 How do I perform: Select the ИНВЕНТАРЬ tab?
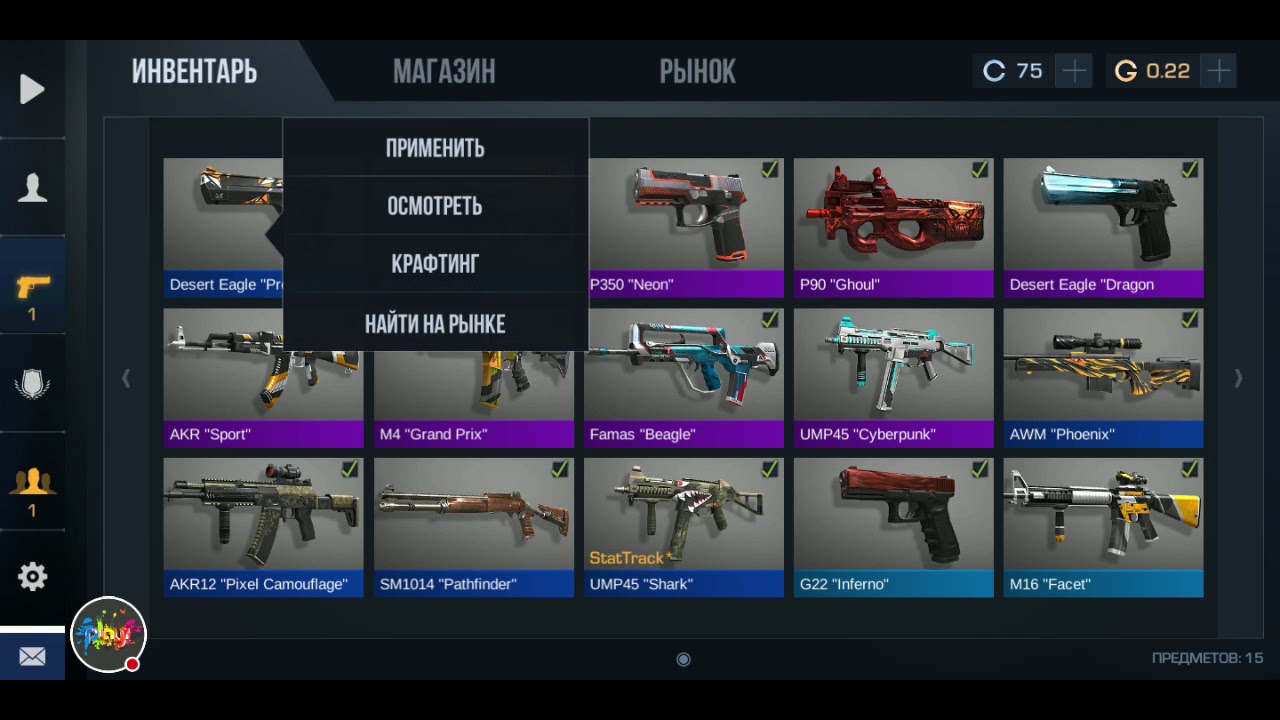195,72
